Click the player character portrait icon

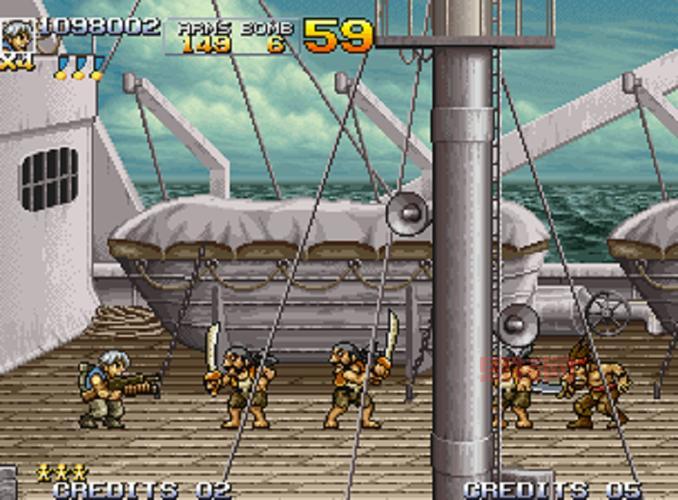[17, 36]
